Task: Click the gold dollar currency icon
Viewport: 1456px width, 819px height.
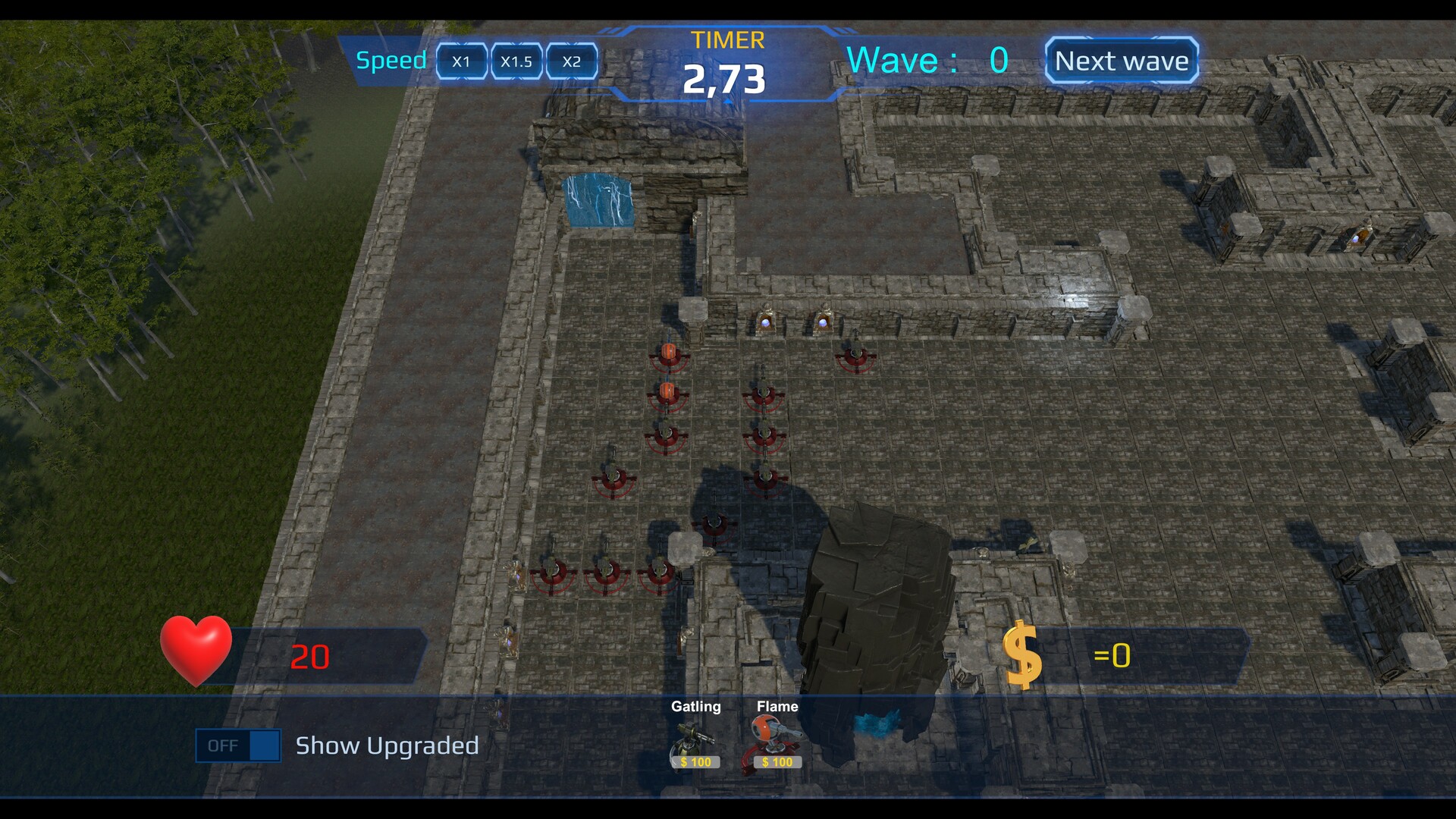Action: [x=1022, y=654]
